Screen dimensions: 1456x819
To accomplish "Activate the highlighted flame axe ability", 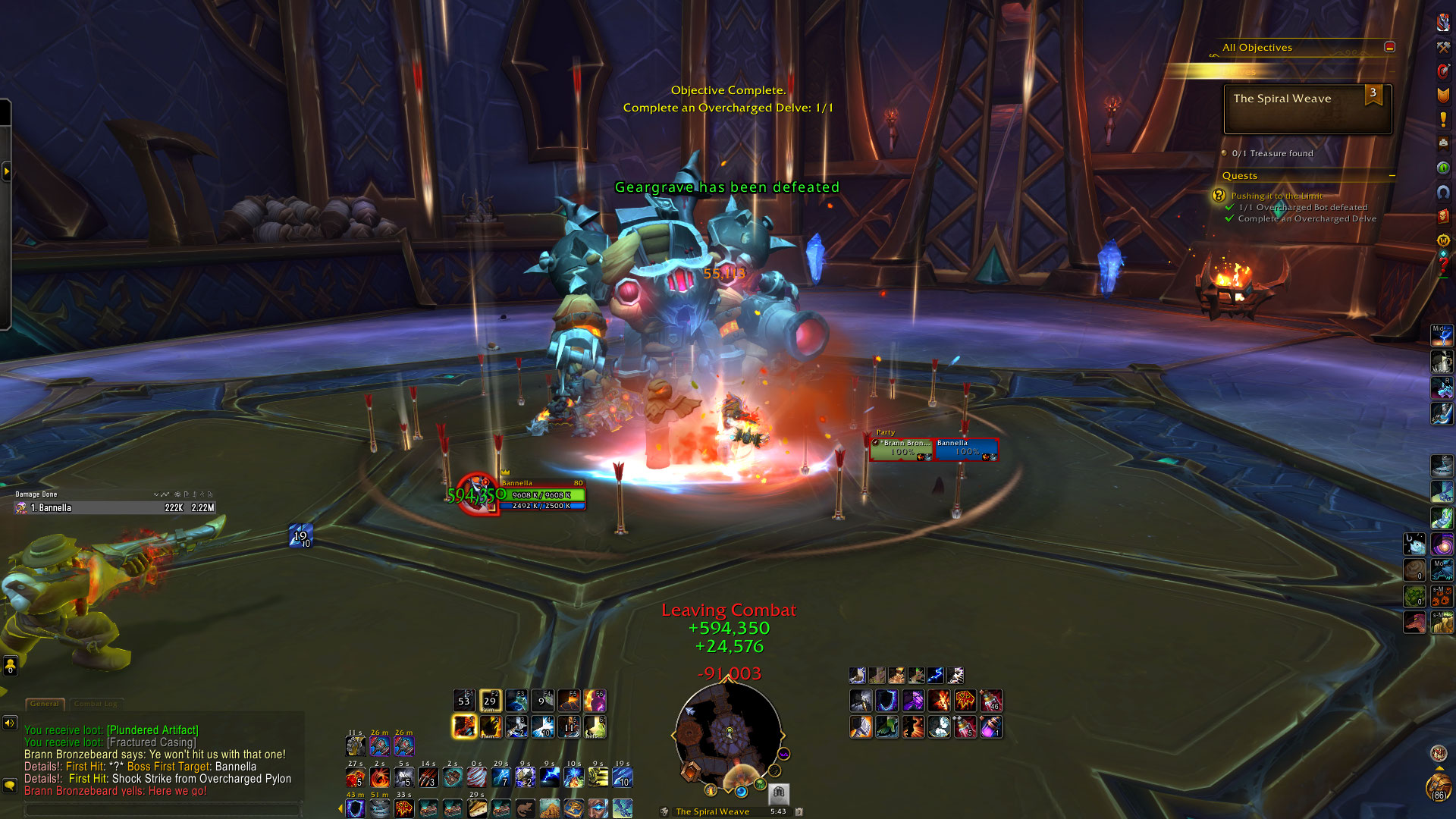I will [x=464, y=726].
